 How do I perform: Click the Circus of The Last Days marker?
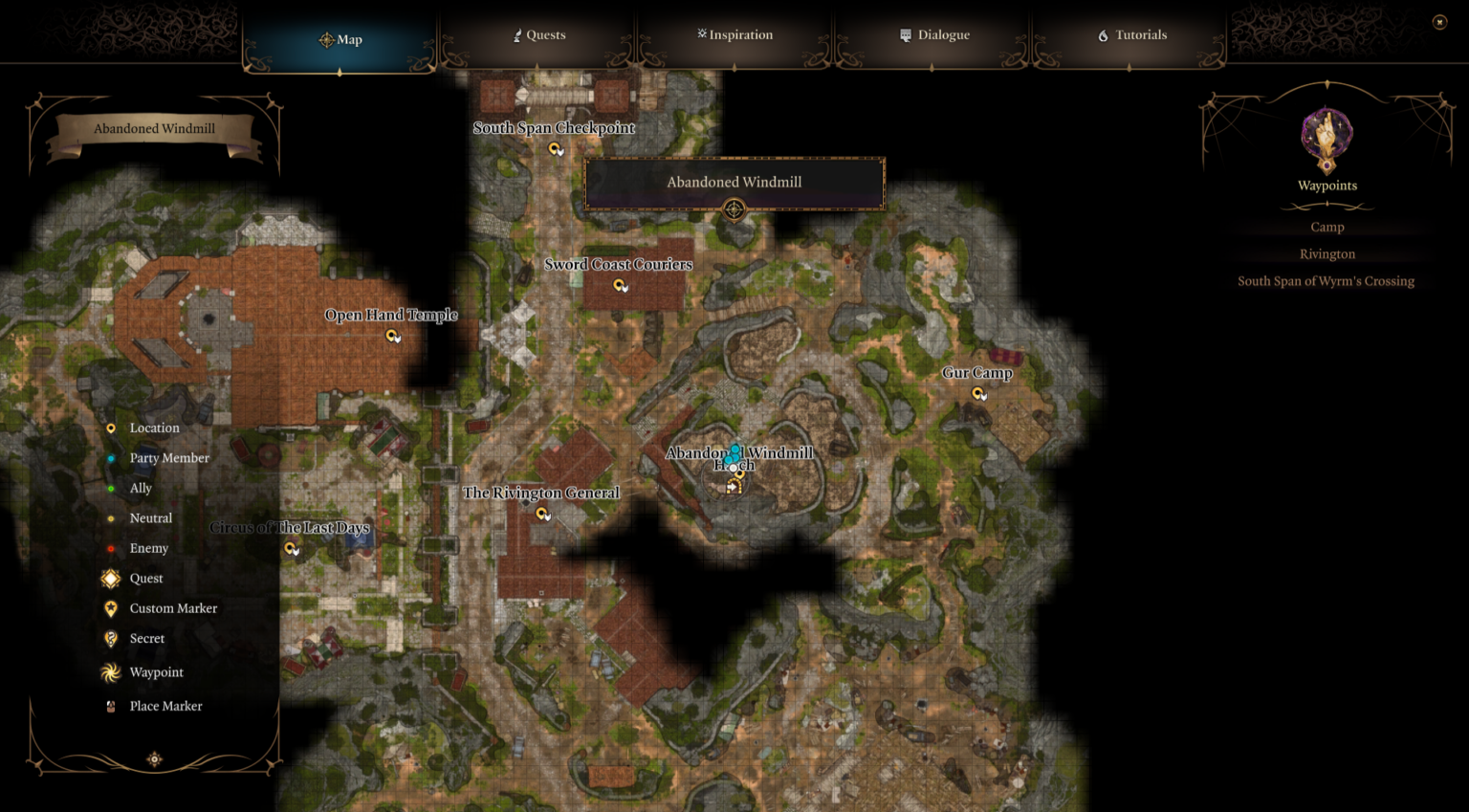point(291,548)
